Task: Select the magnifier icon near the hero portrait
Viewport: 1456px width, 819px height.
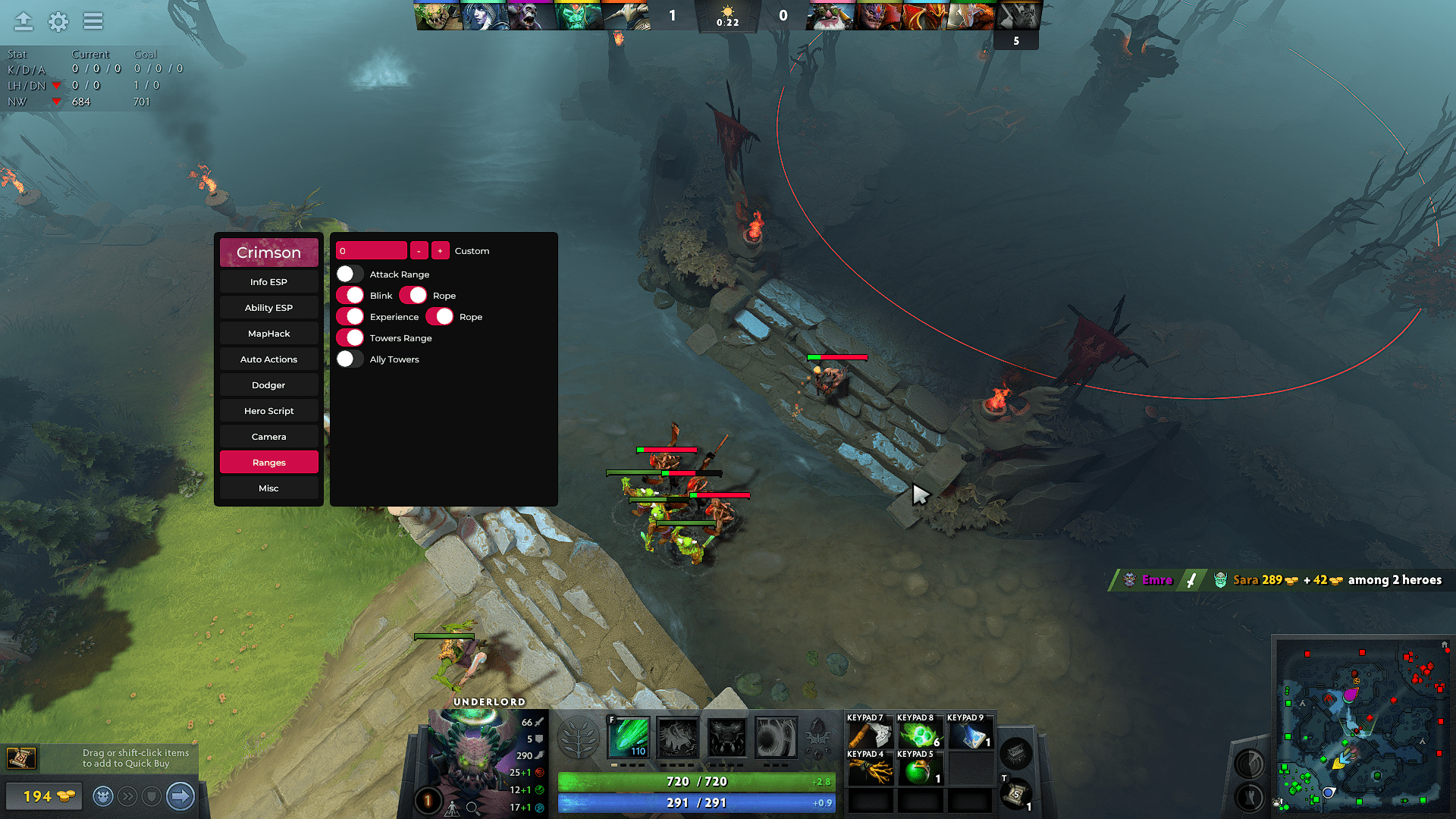Action: click(x=472, y=807)
